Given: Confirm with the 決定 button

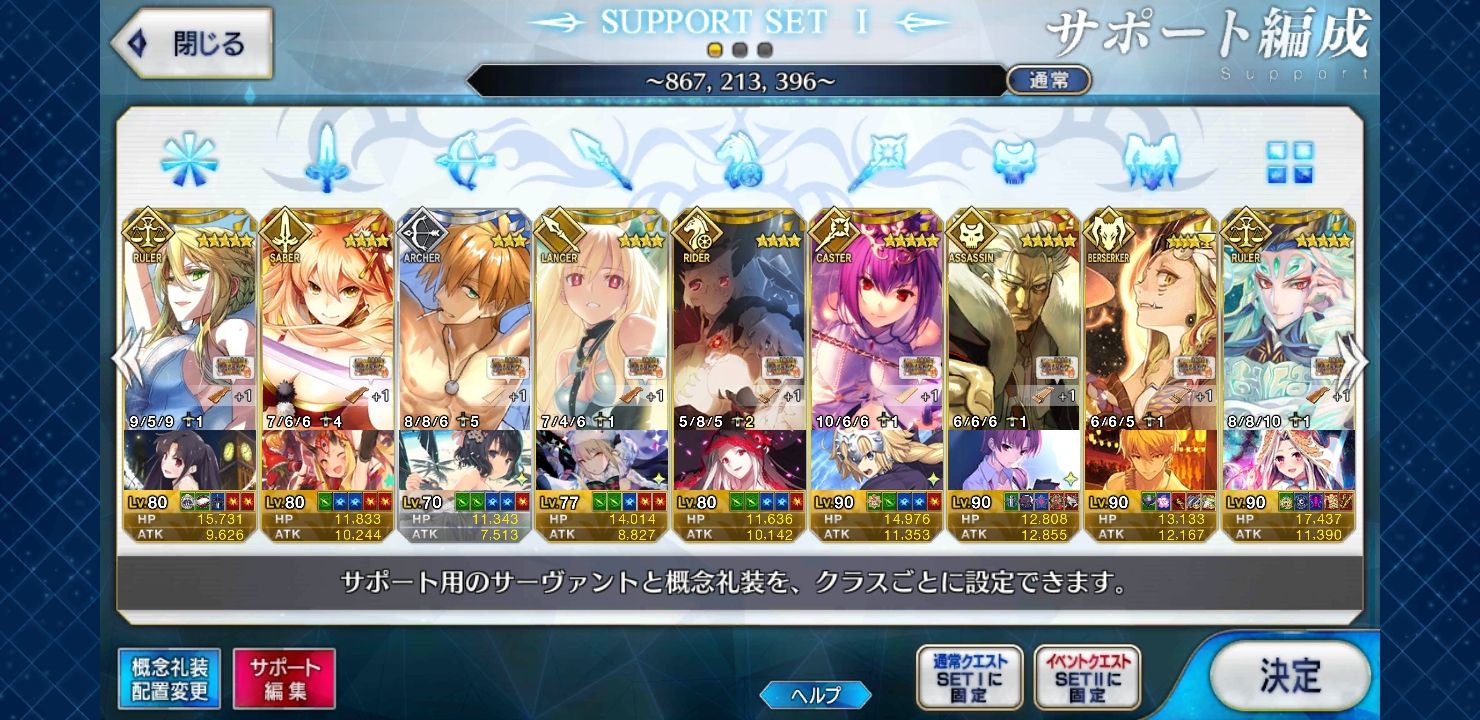Looking at the screenshot, I should (1289, 675).
